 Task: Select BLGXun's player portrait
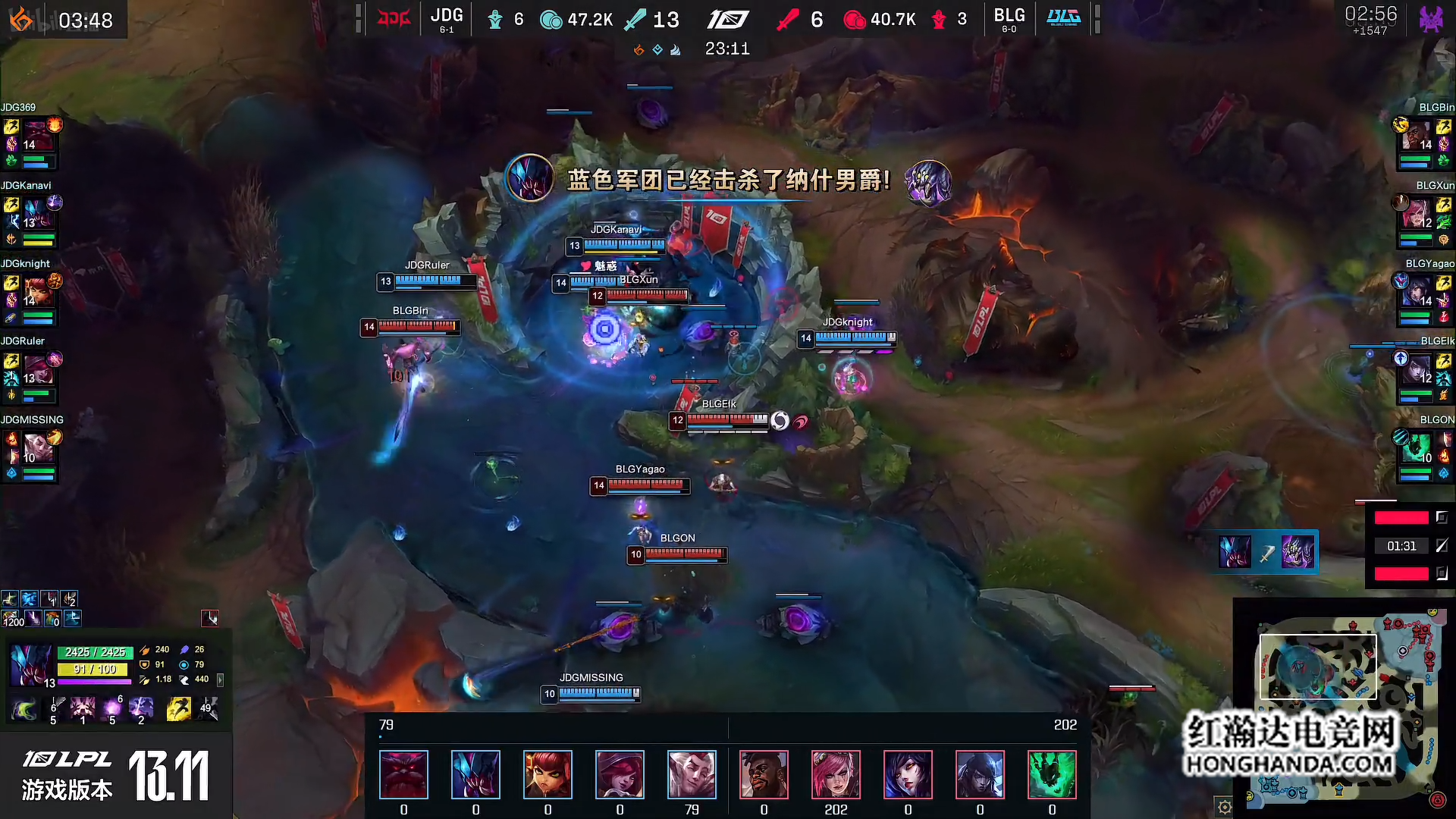click(x=1417, y=215)
